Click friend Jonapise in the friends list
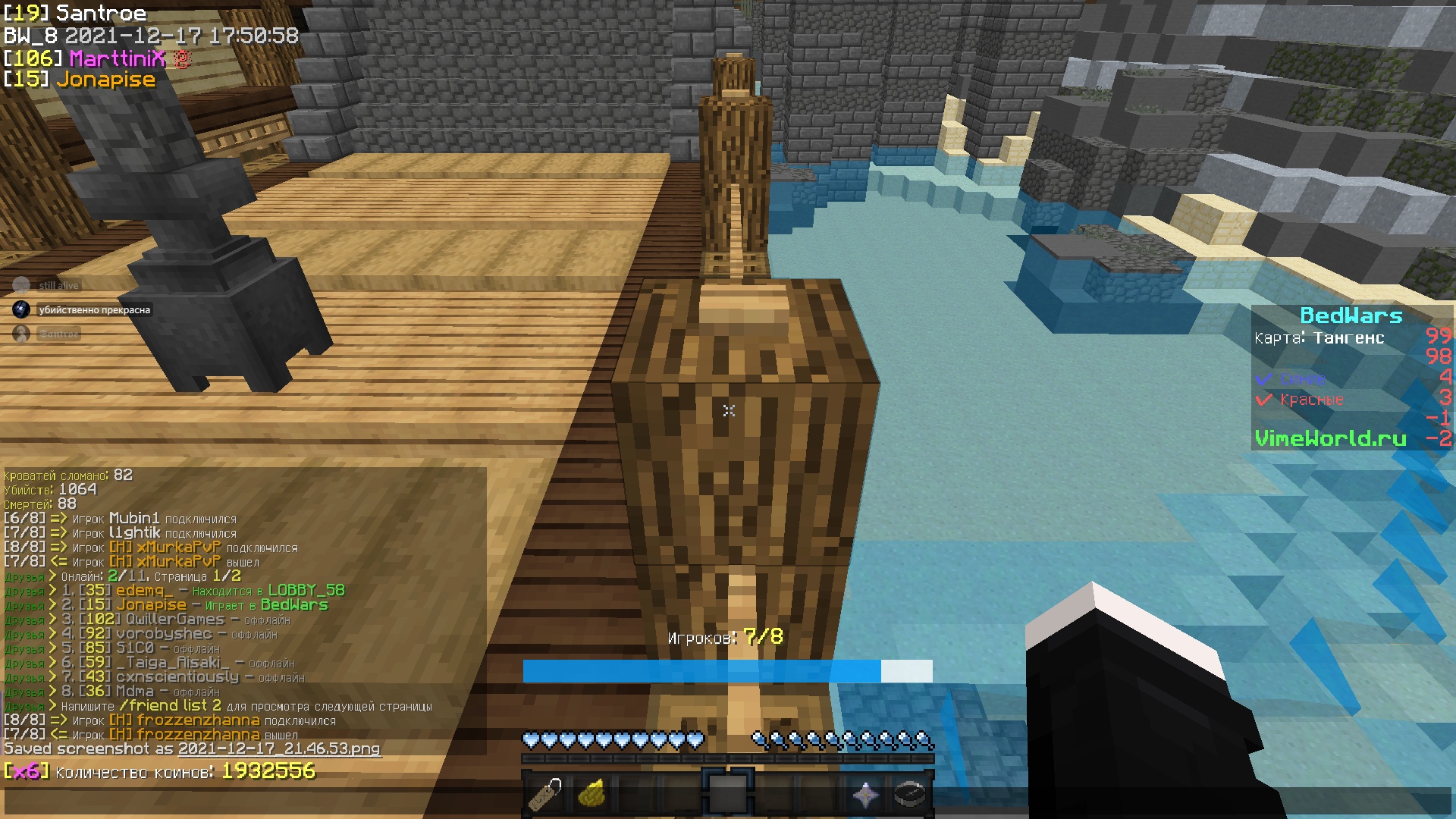The image size is (1456, 819). (151, 604)
